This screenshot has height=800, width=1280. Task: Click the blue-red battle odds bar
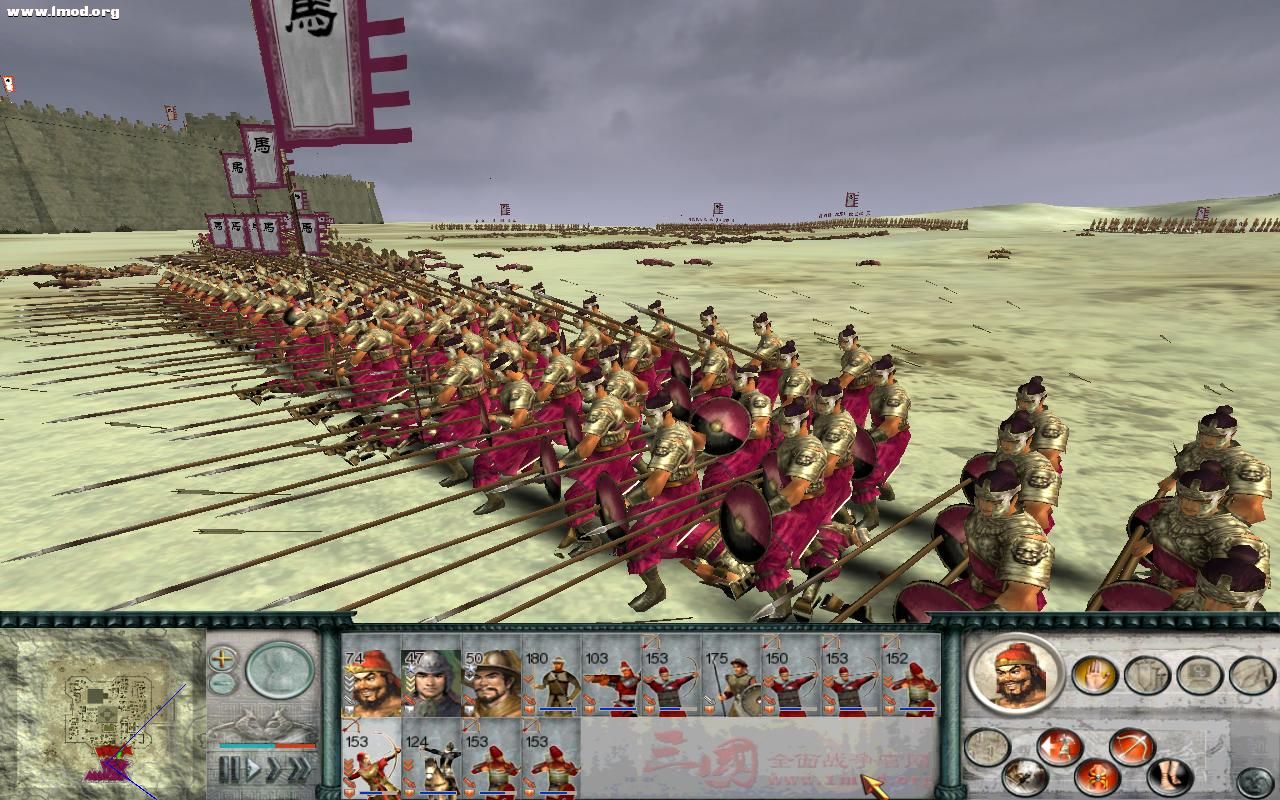267,746
